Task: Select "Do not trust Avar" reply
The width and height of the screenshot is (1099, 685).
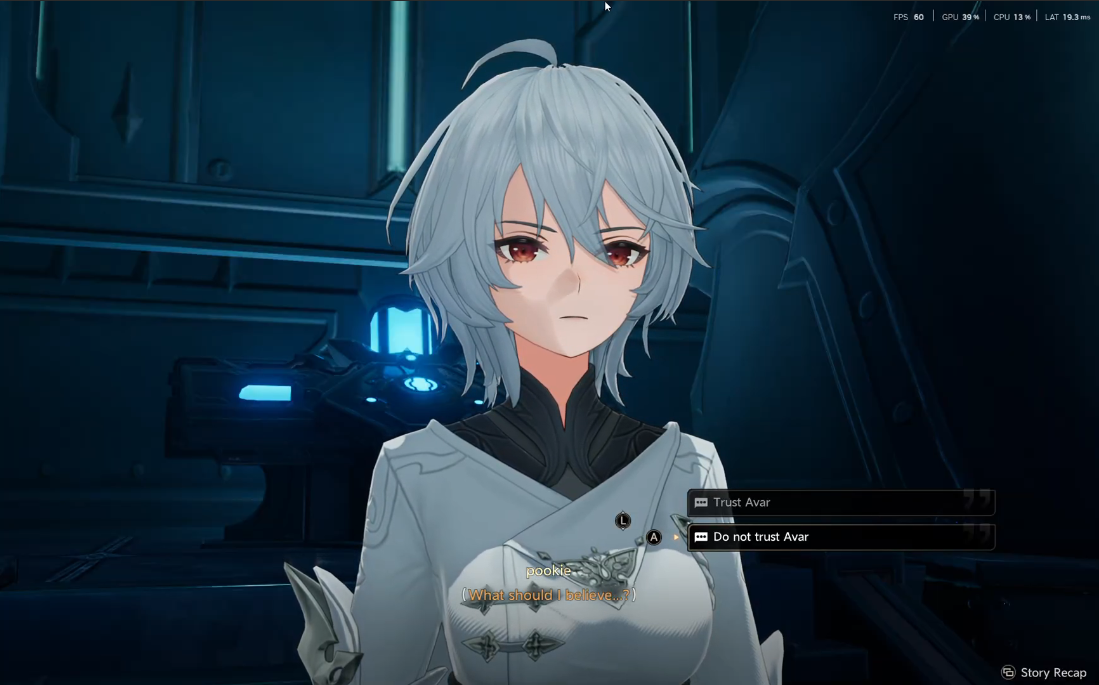Action: click(840, 537)
